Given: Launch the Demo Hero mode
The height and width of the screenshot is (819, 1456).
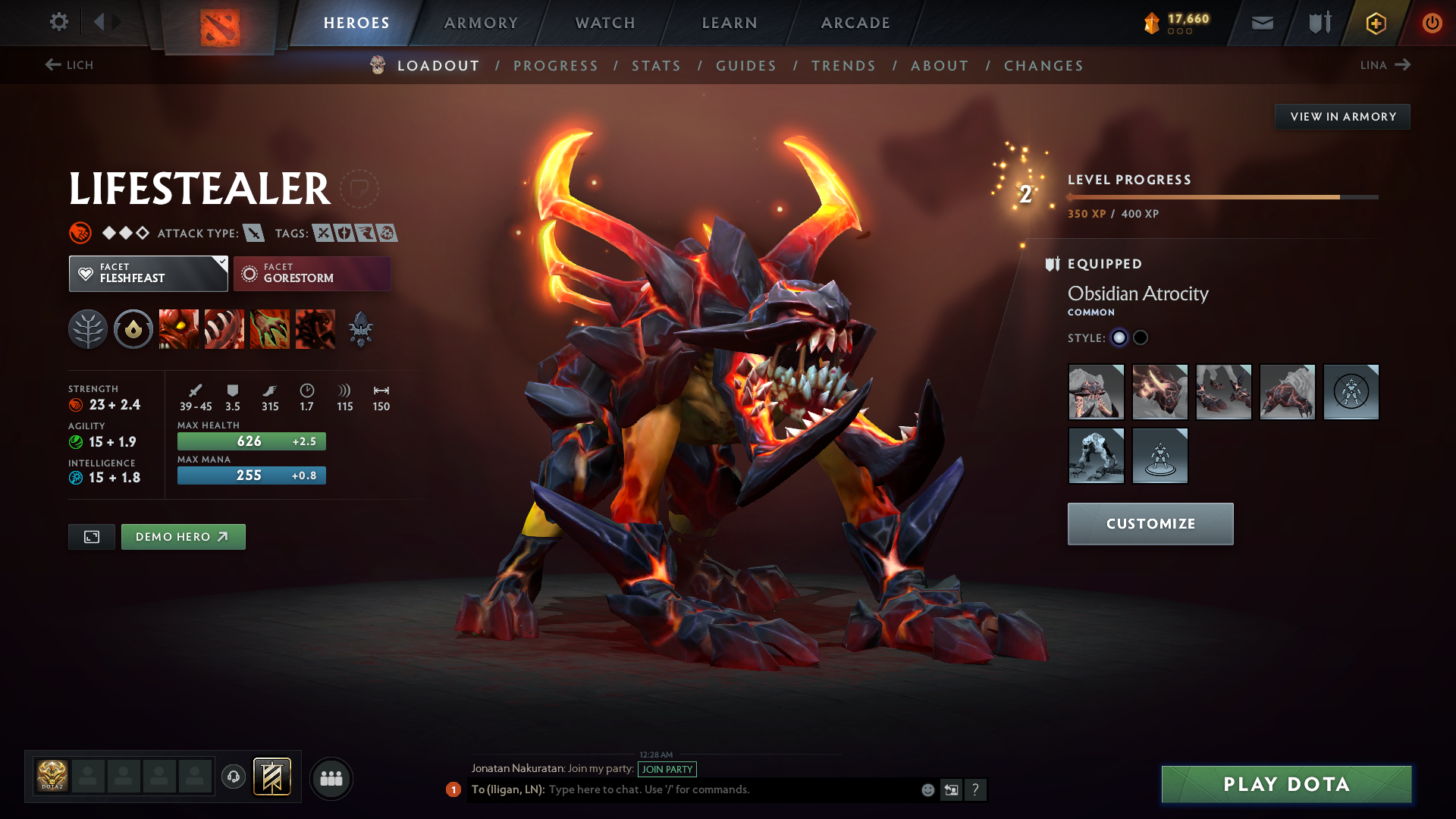Looking at the screenshot, I should click(183, 537).
